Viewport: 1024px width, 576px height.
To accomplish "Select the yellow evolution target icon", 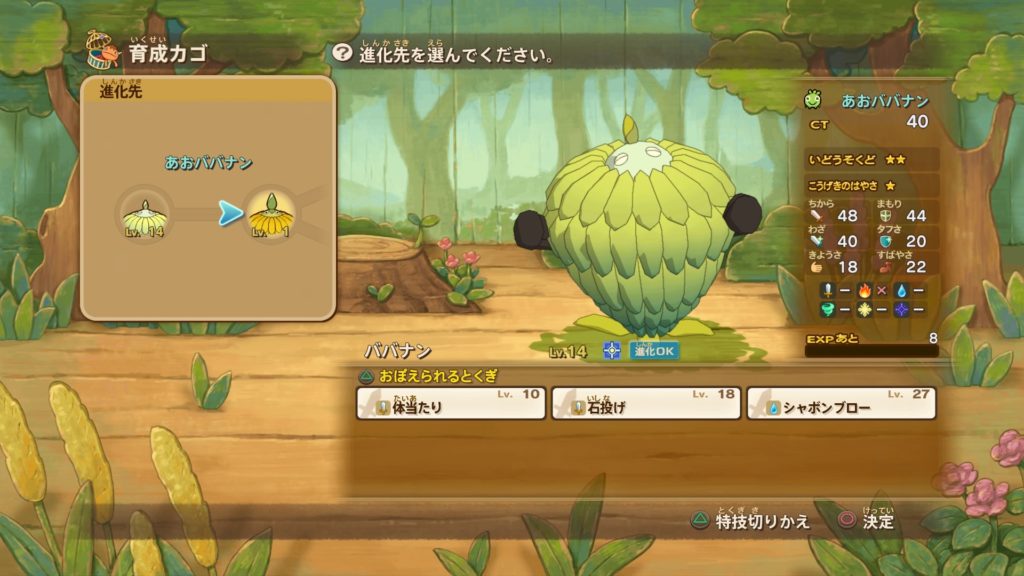I will click(269, 212).
